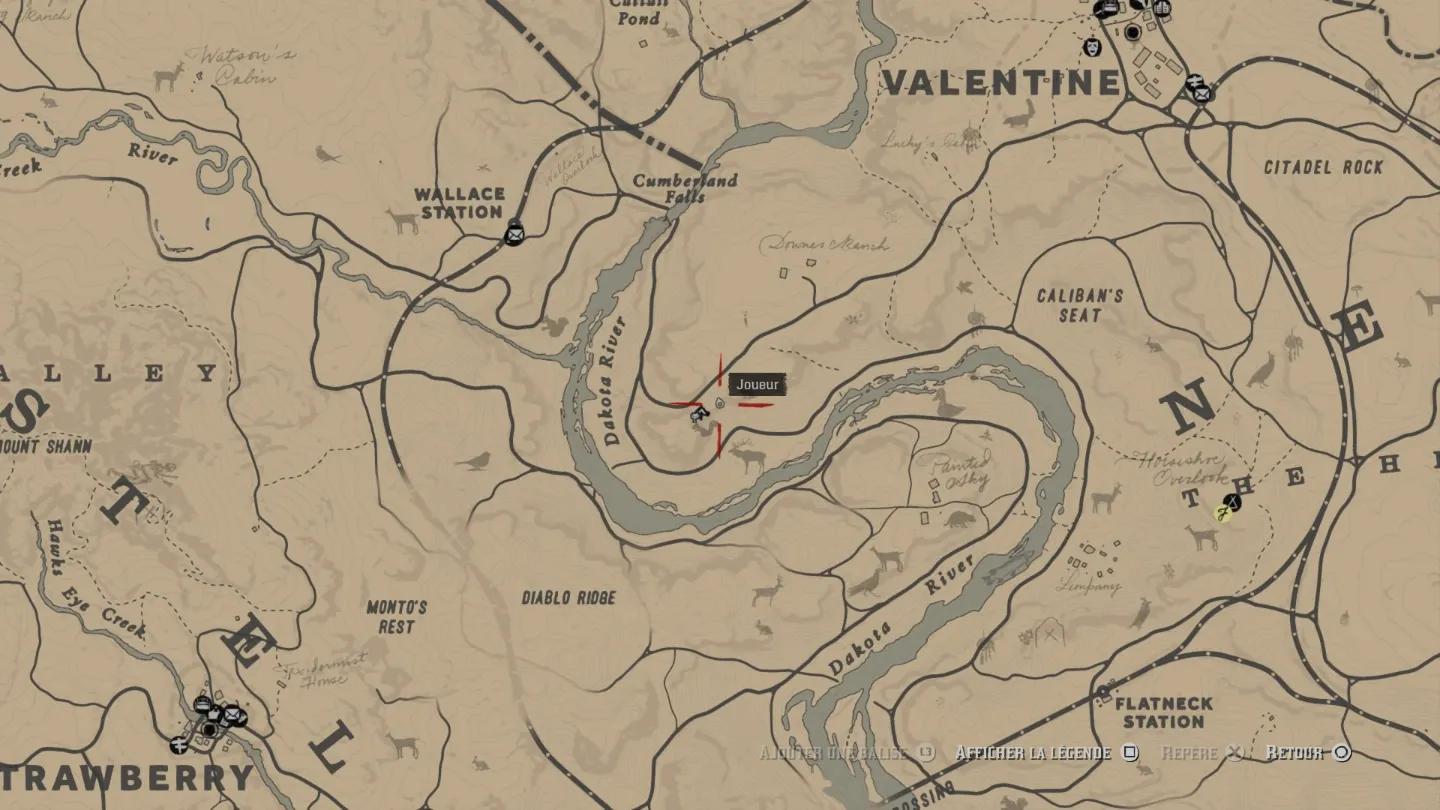The image size is (1440, 810).
Task: Select the Wallace Station post office marker
Action: coord(515,233)
